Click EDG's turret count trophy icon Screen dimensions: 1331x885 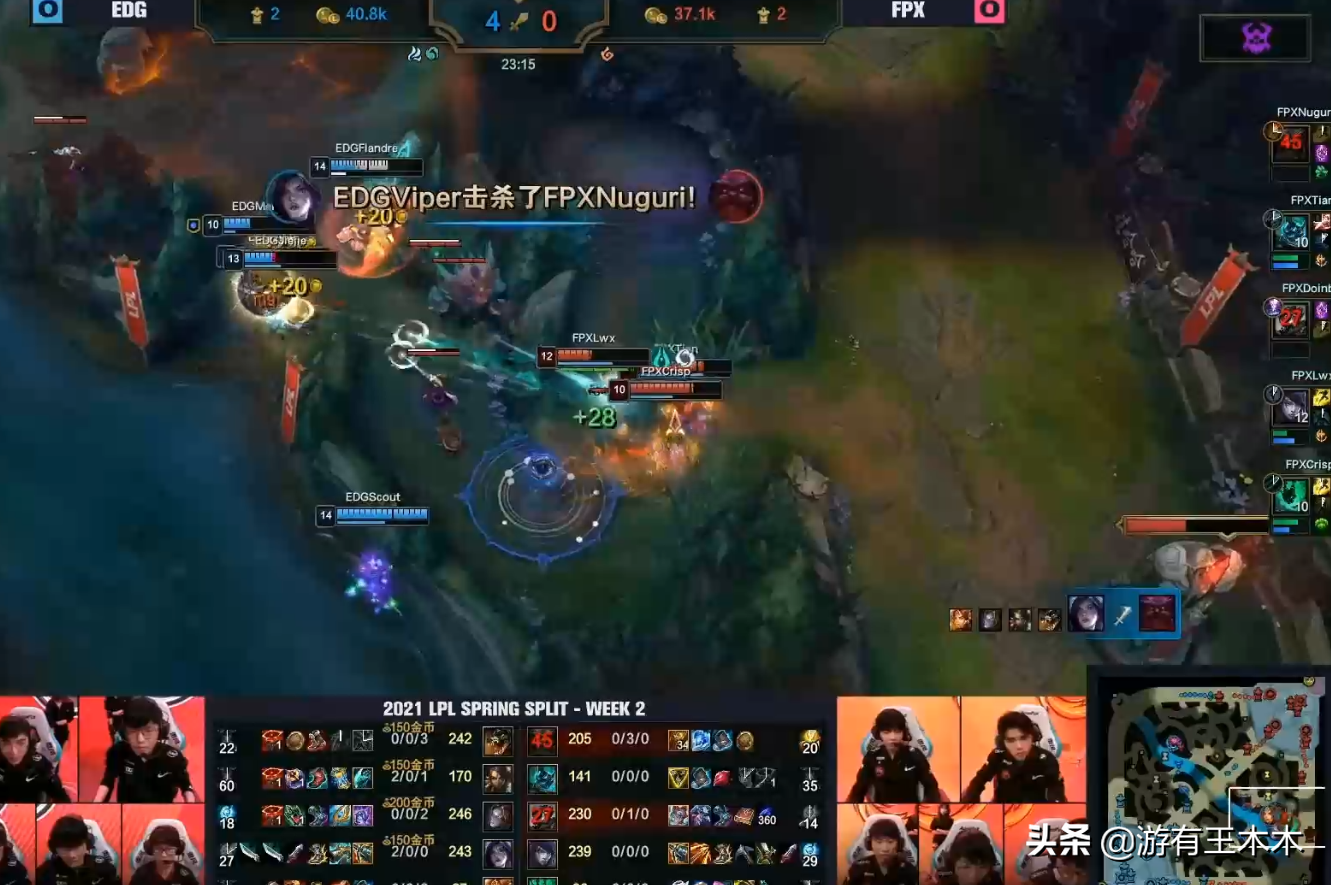(258, 14)
